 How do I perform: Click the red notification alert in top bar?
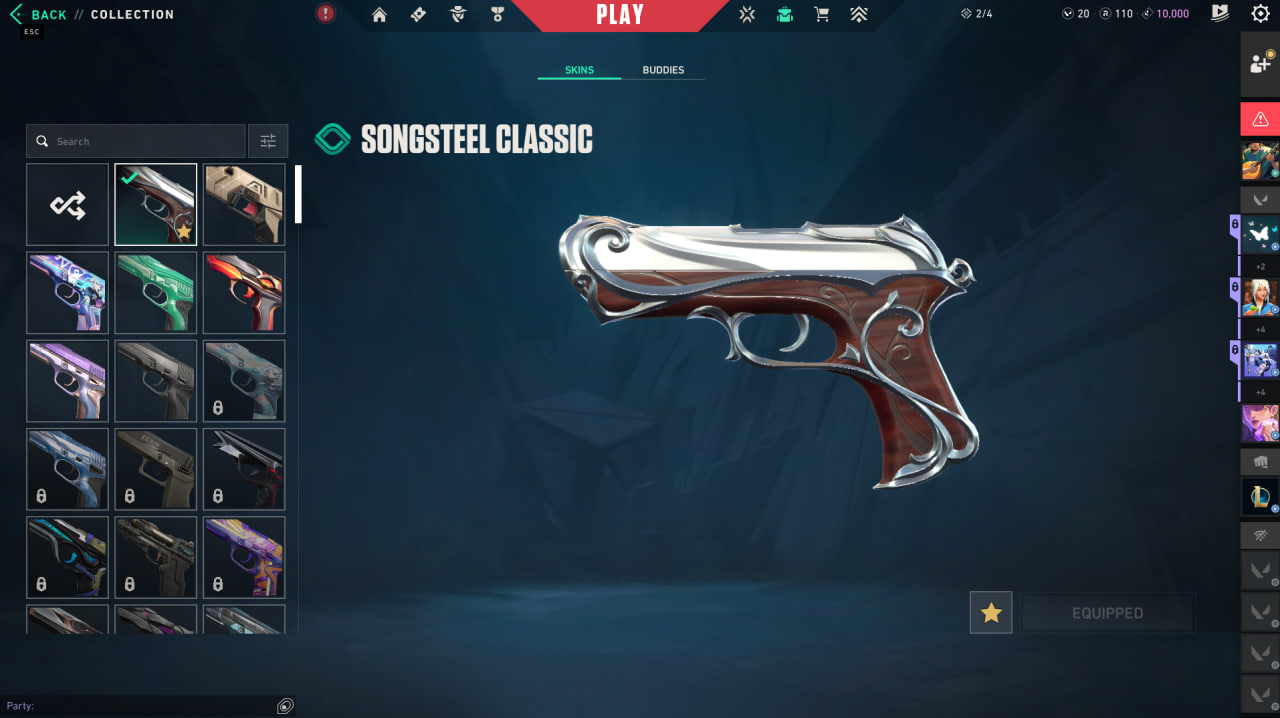click(x=325, y=14)
